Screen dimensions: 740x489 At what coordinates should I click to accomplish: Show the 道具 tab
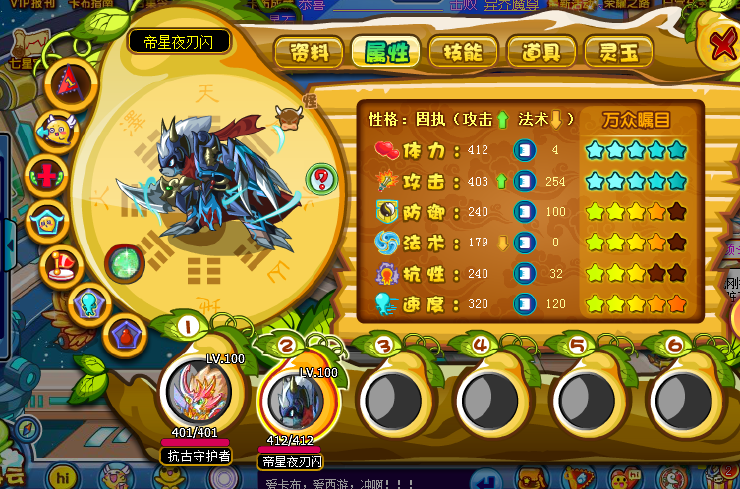coord(541,50)
